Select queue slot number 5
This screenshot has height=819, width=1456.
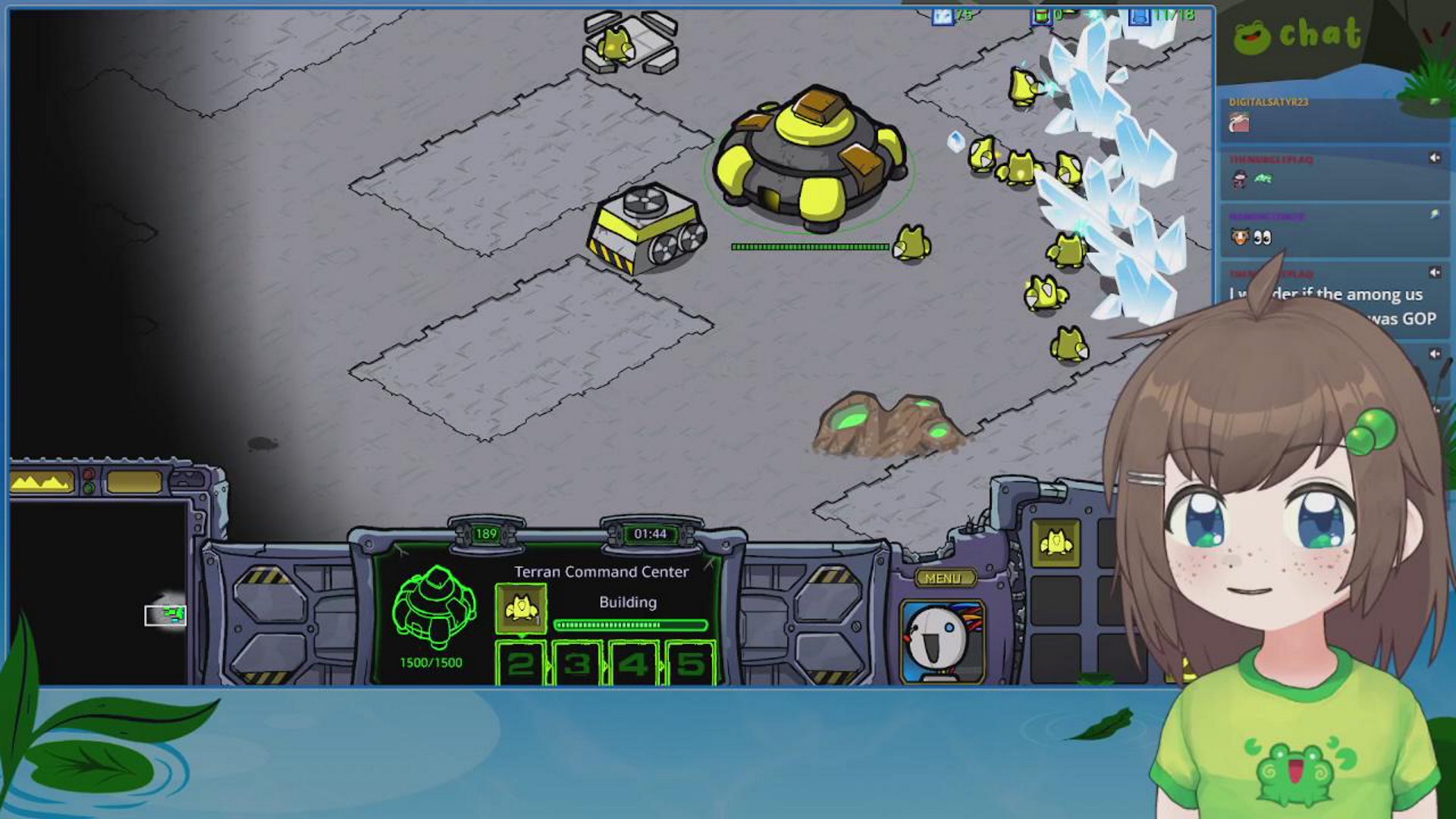[690, 664]
